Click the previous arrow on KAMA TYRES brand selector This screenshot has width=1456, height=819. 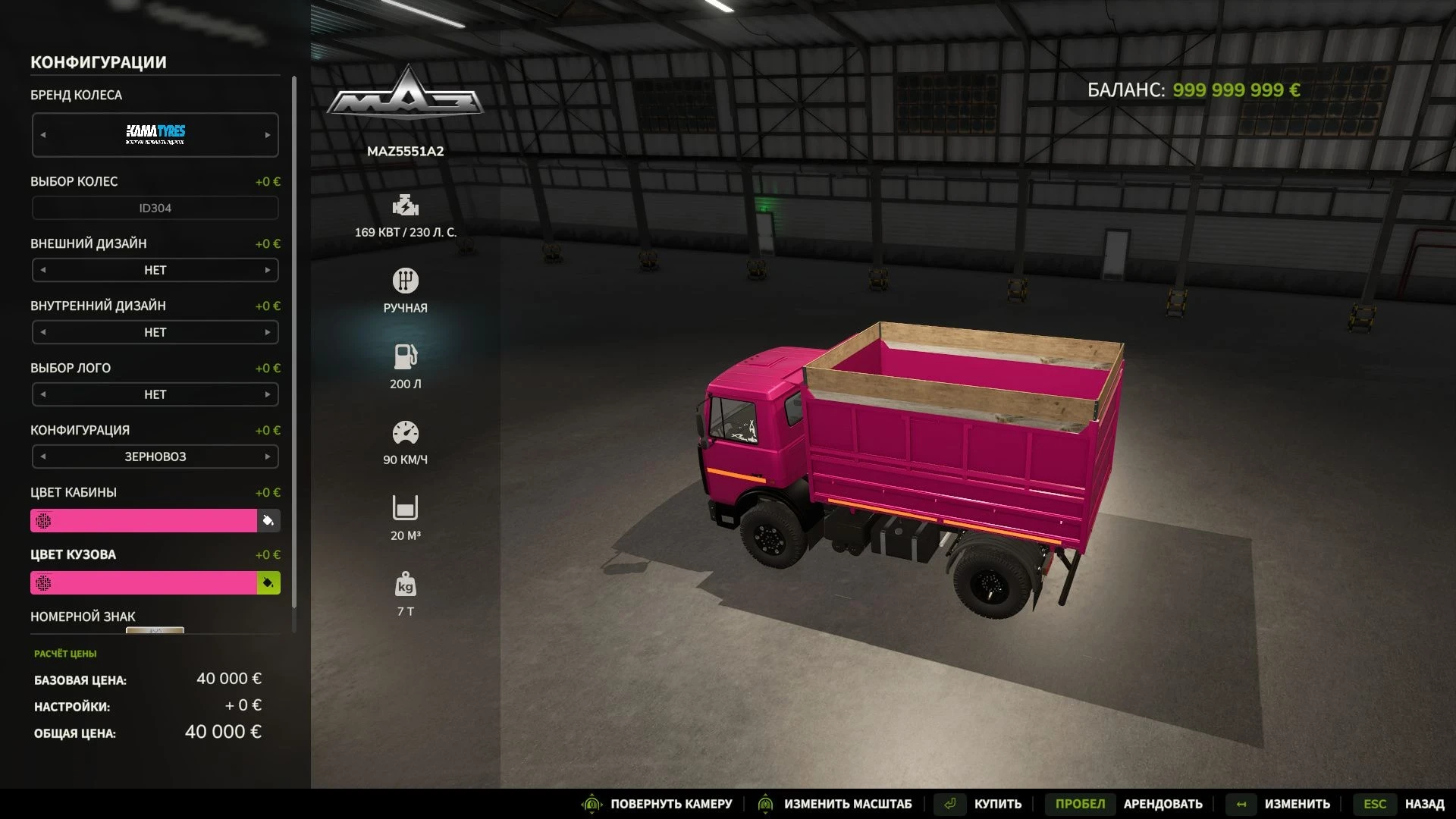tap(43, 134)
